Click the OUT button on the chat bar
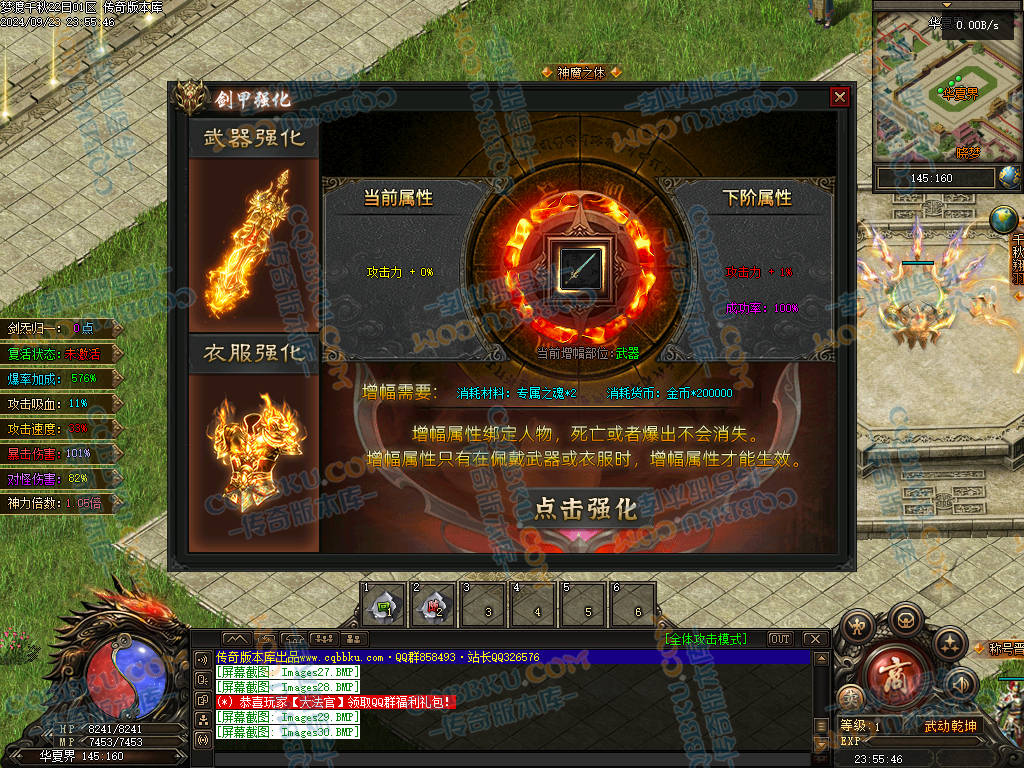 780,639
